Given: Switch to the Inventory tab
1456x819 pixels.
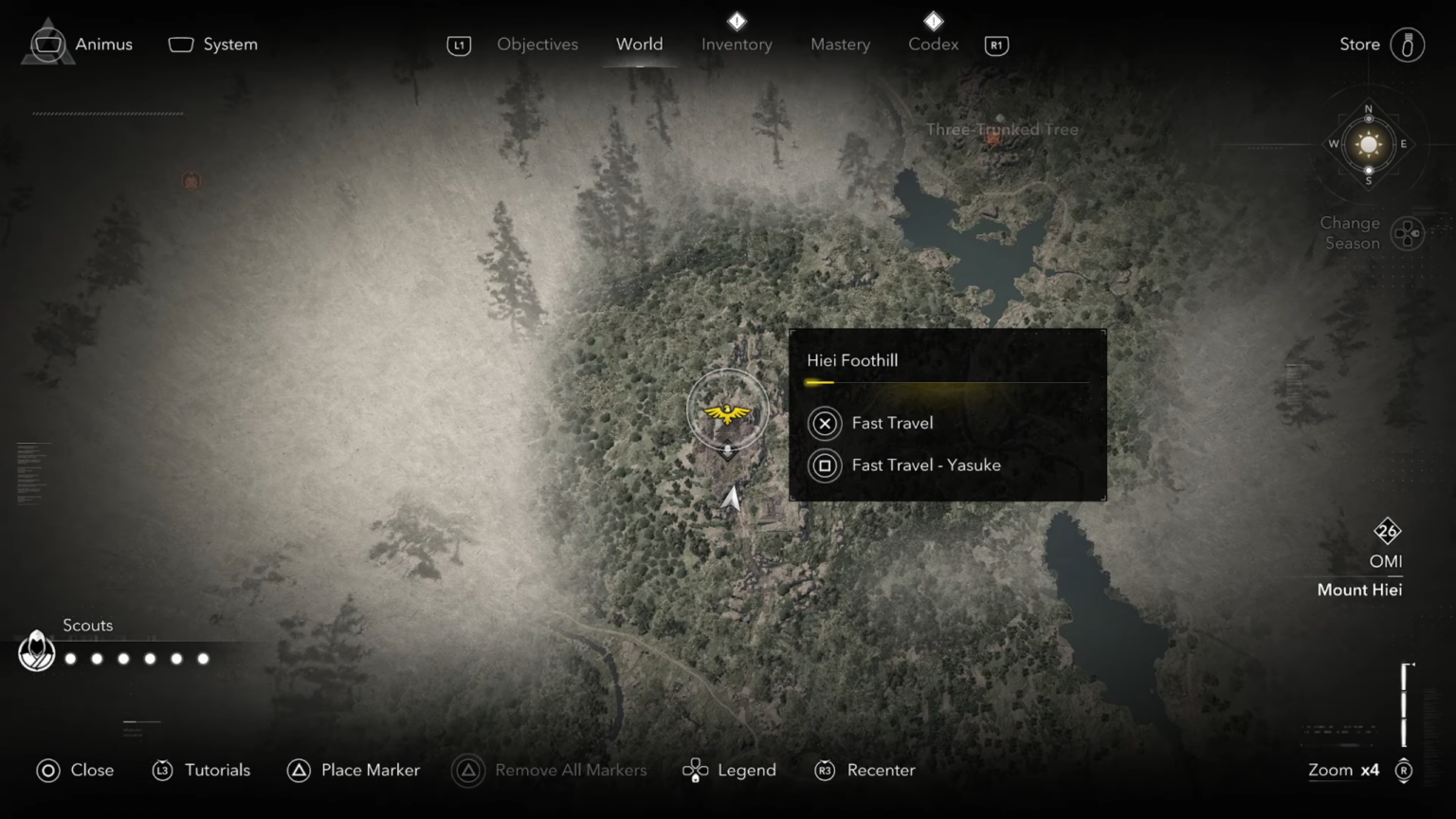Looking at the screenshot, I should tap(737, 44).
